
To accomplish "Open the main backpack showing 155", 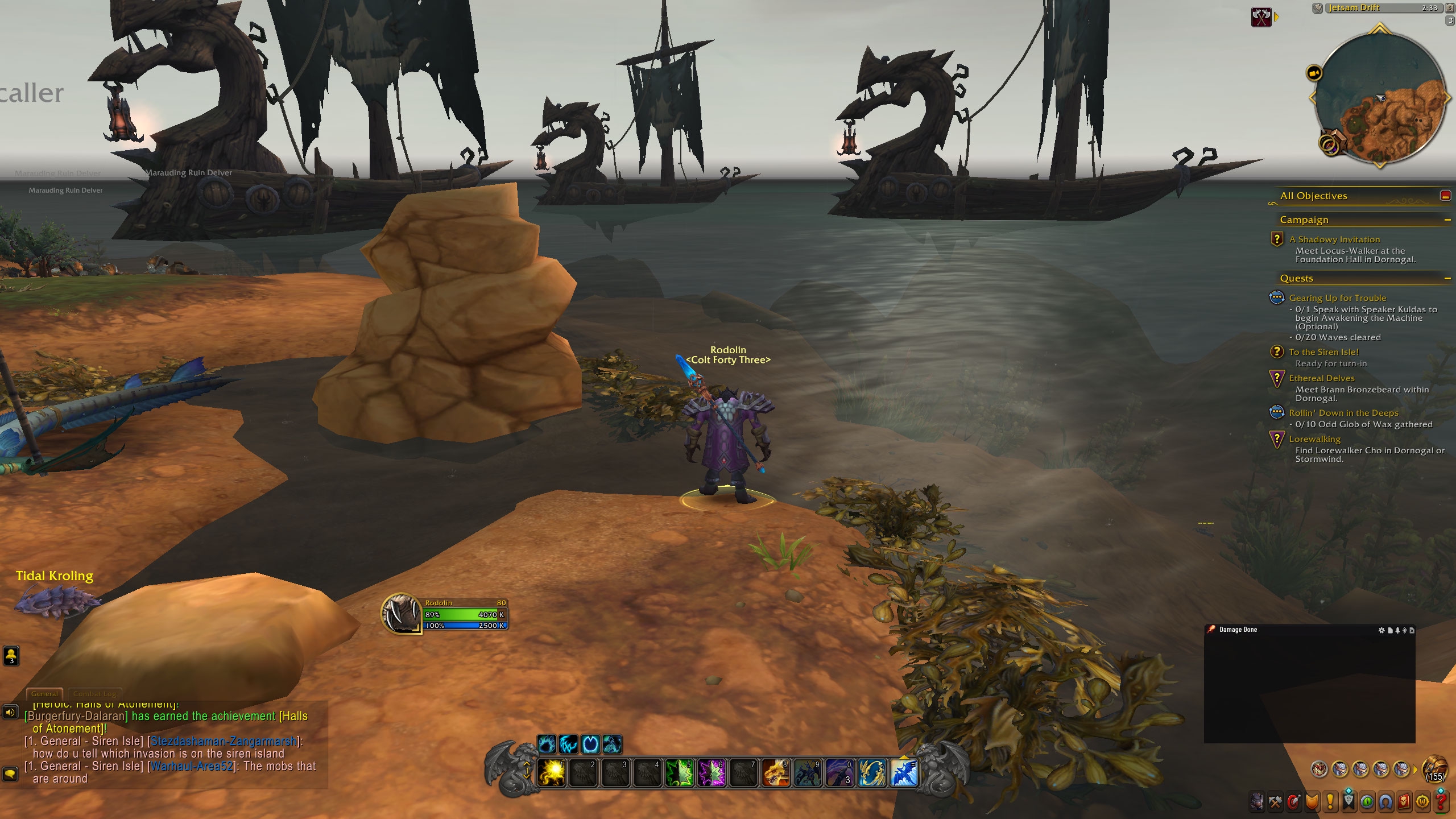I will 1434,770.
